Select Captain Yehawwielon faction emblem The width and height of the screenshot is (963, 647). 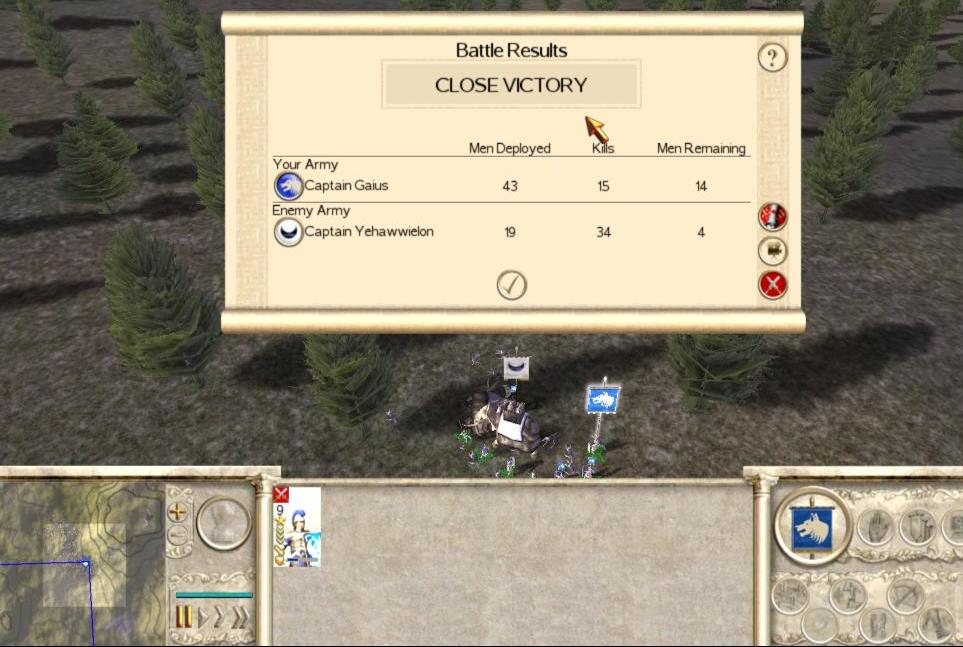click(x=288, y=232)
